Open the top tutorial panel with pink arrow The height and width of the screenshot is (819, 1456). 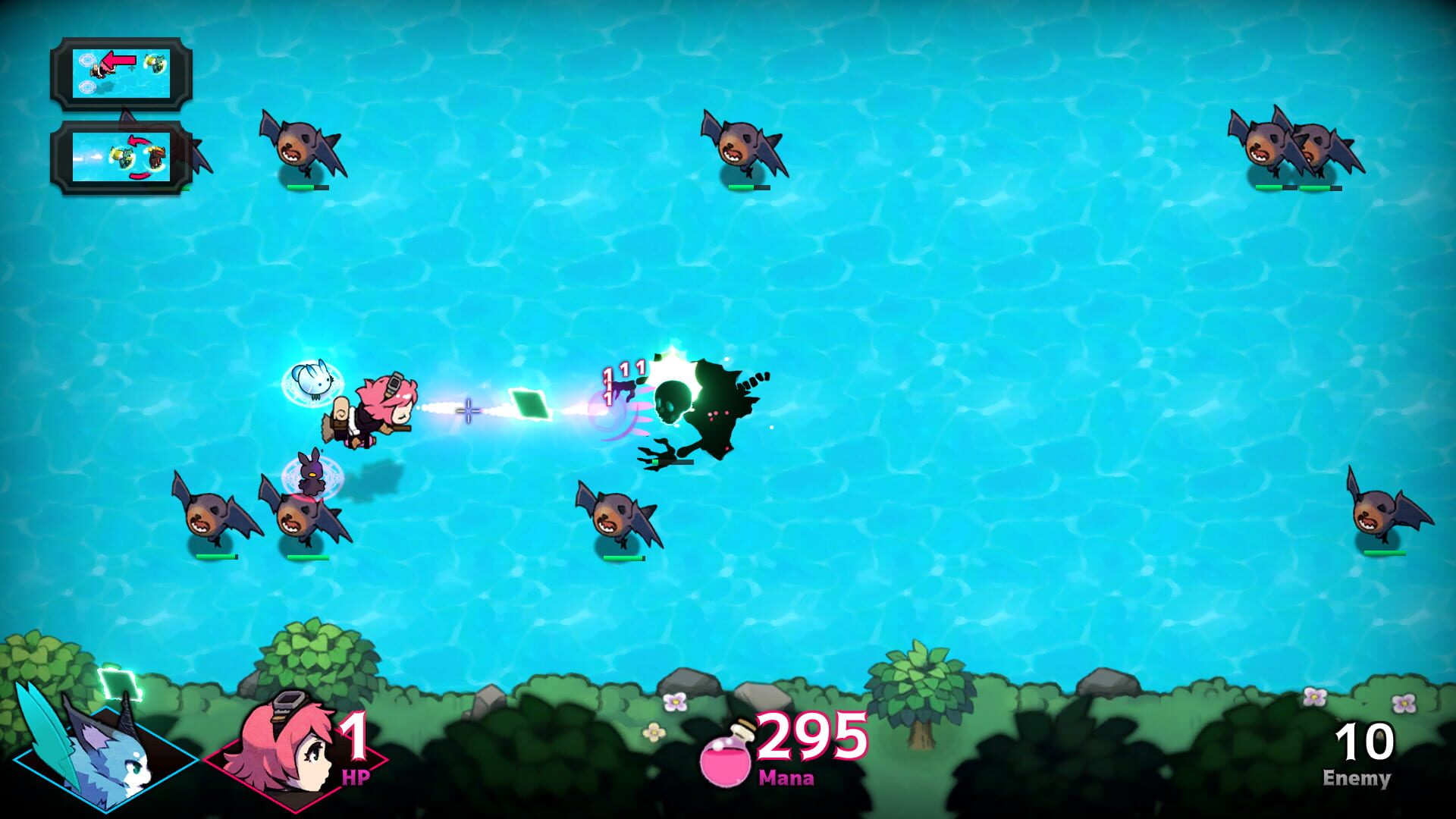121,72
